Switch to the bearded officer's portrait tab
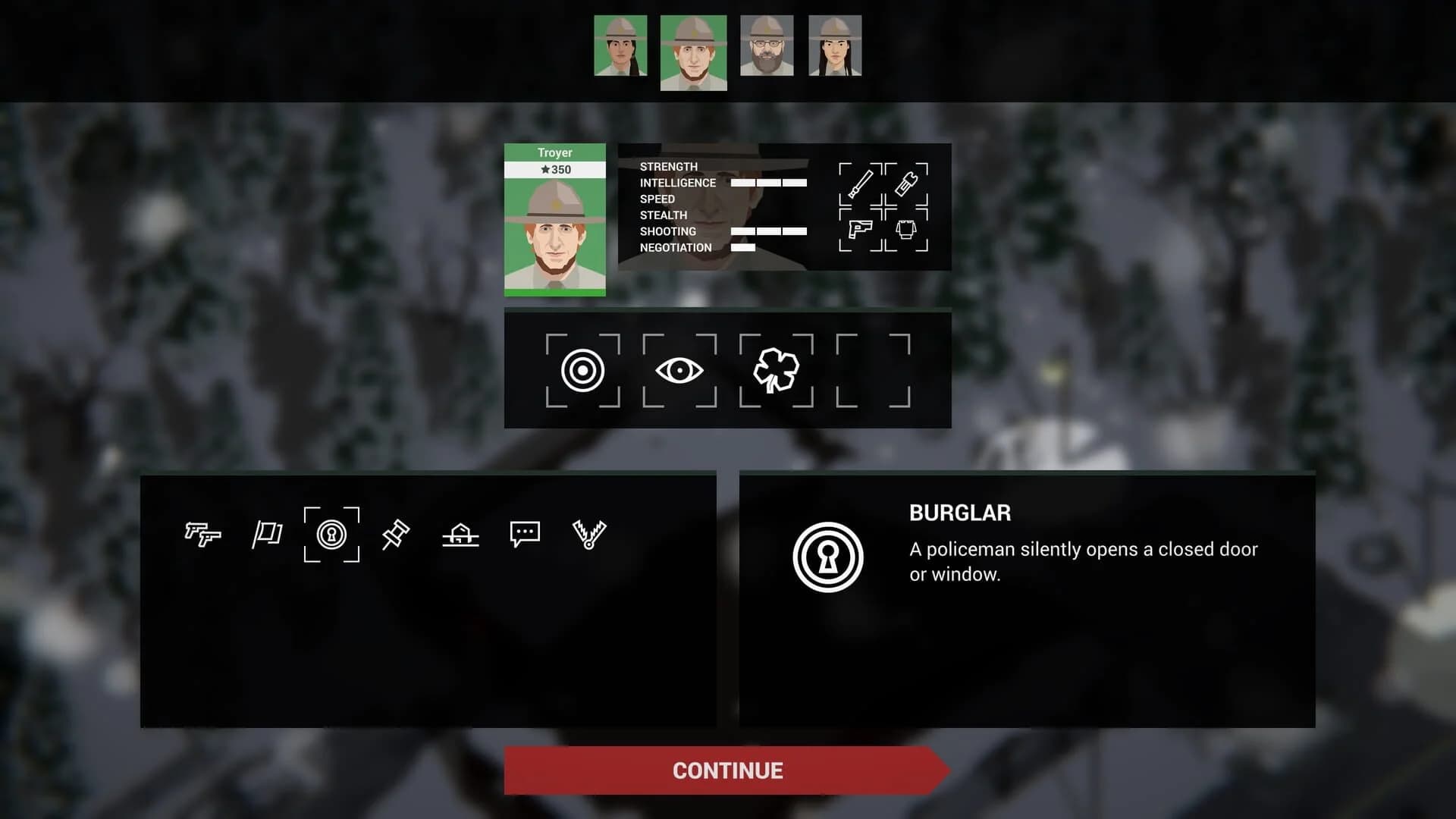 [767, 47]
